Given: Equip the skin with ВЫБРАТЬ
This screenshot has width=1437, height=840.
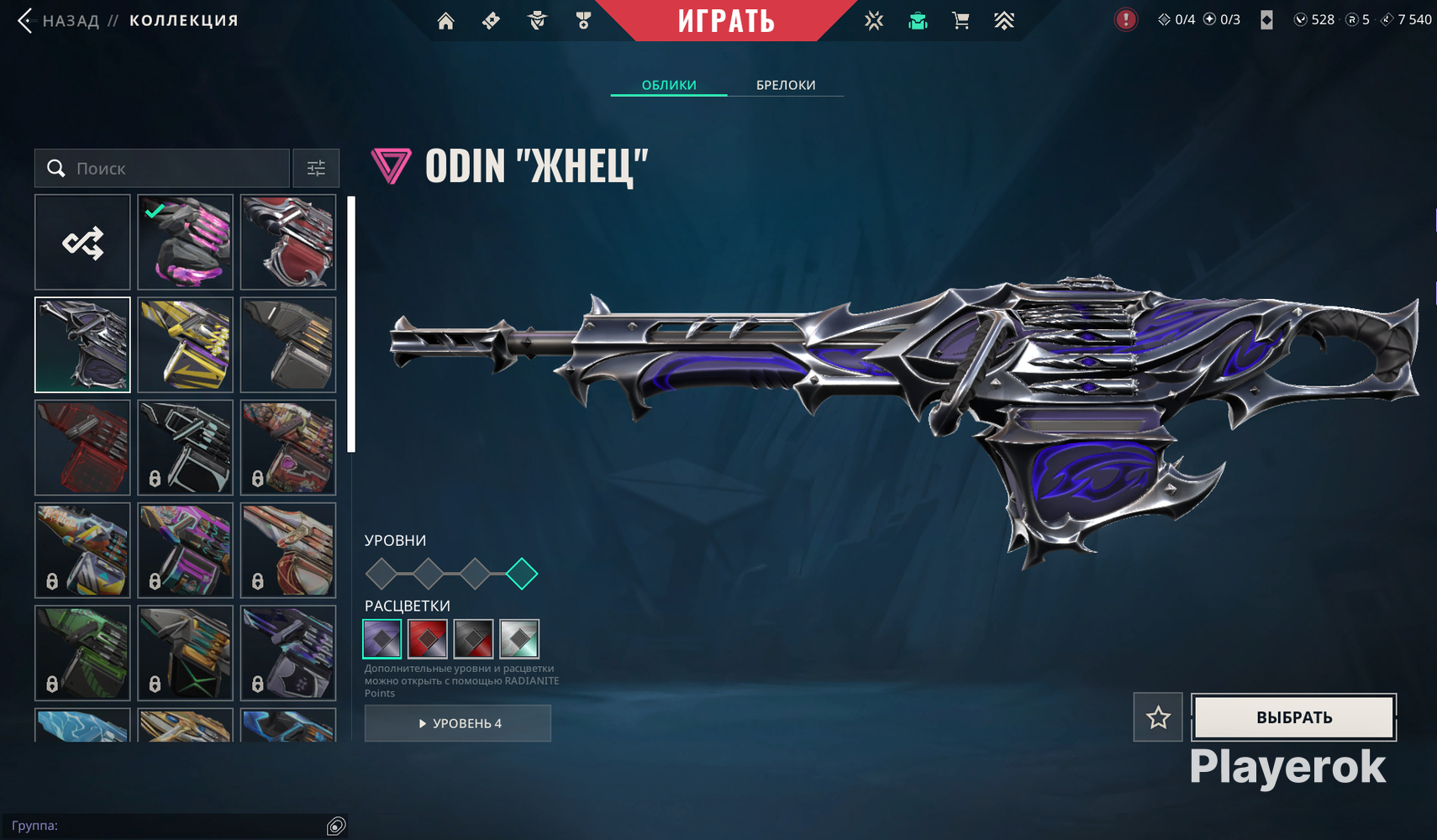Looking at the screenshot, I should click(x=1294, y=717).
